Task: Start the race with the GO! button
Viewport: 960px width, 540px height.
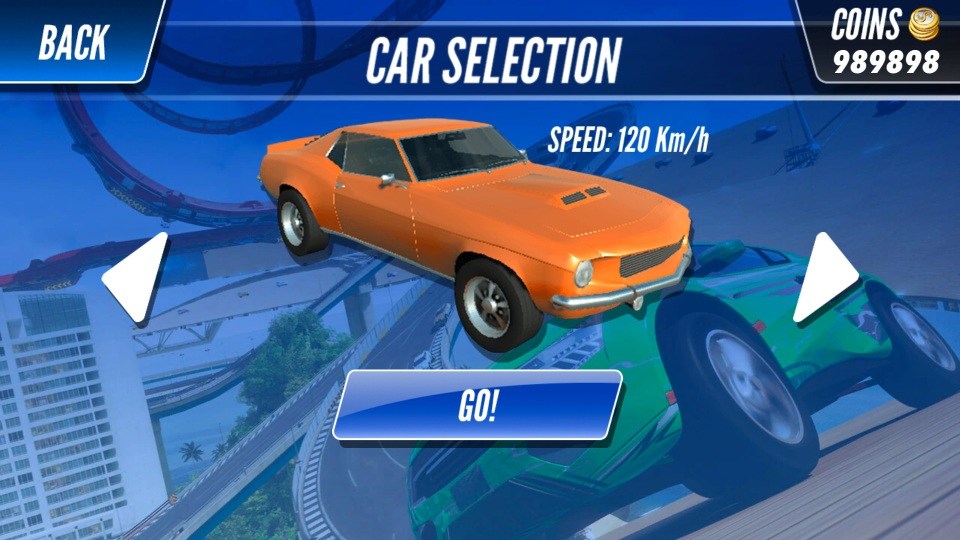Action: coord(477,406)
